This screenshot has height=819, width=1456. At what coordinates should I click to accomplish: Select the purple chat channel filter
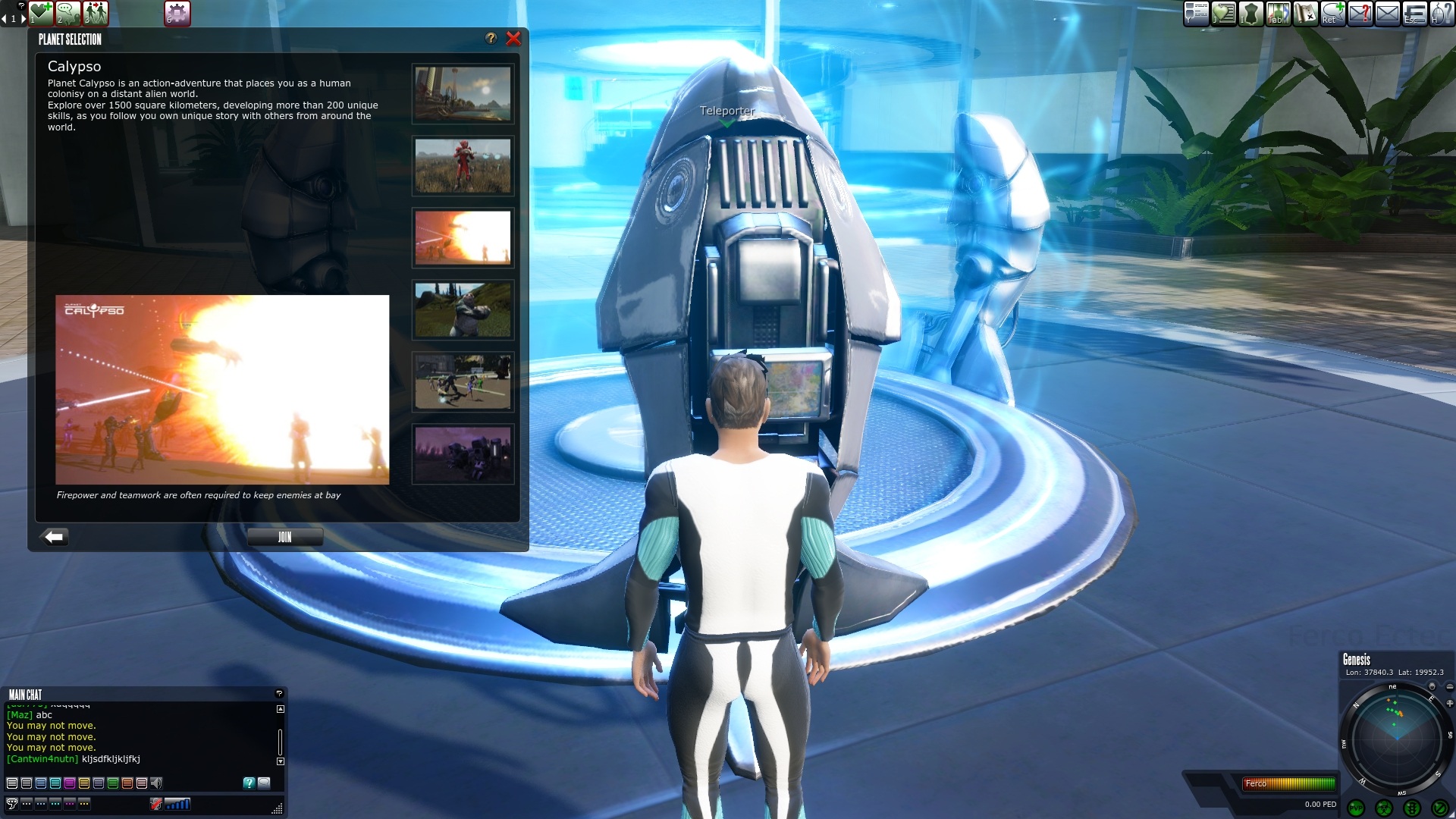70,783
